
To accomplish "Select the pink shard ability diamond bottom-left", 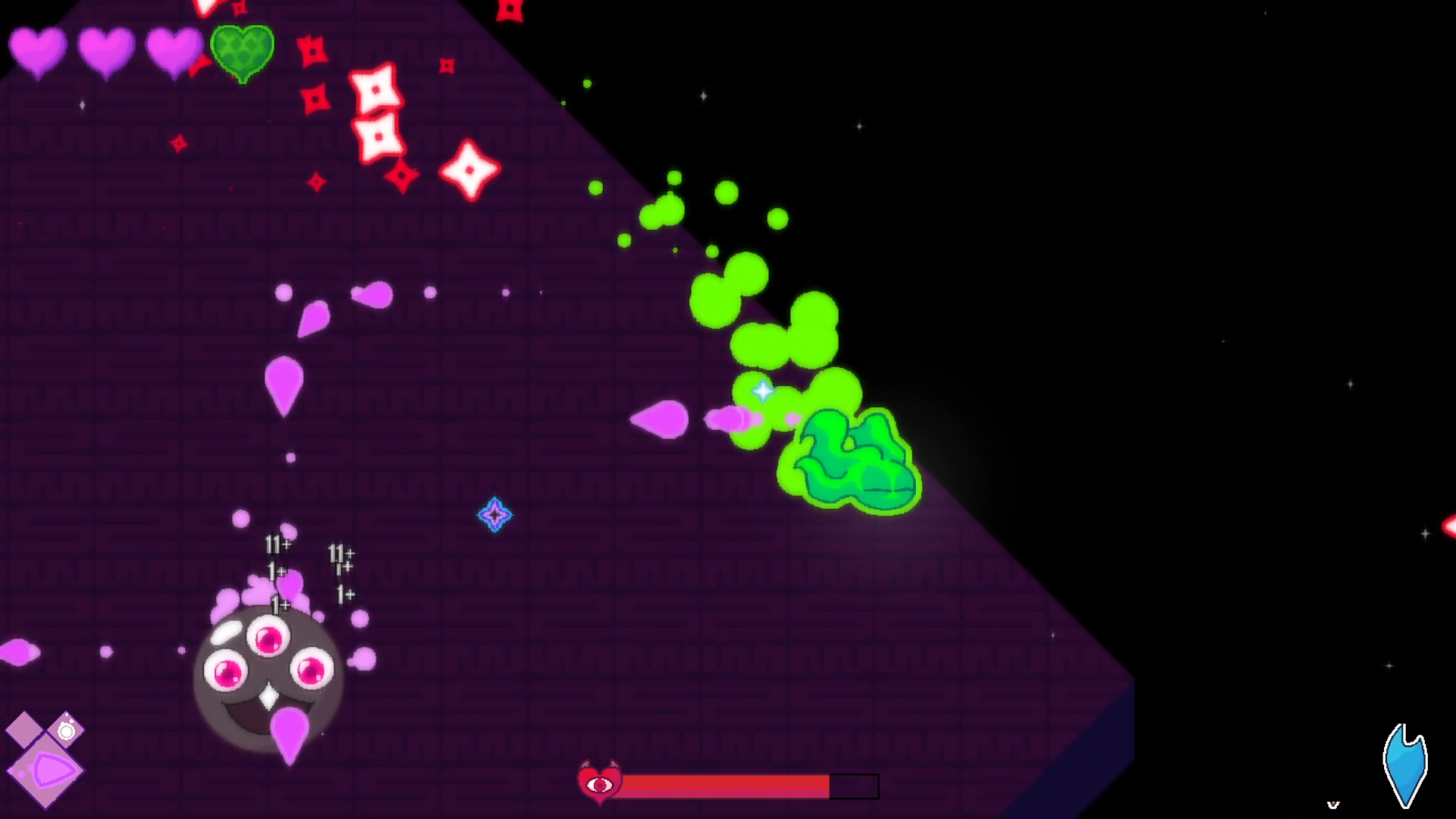I will pyautogui.click(x=48, y=768).
